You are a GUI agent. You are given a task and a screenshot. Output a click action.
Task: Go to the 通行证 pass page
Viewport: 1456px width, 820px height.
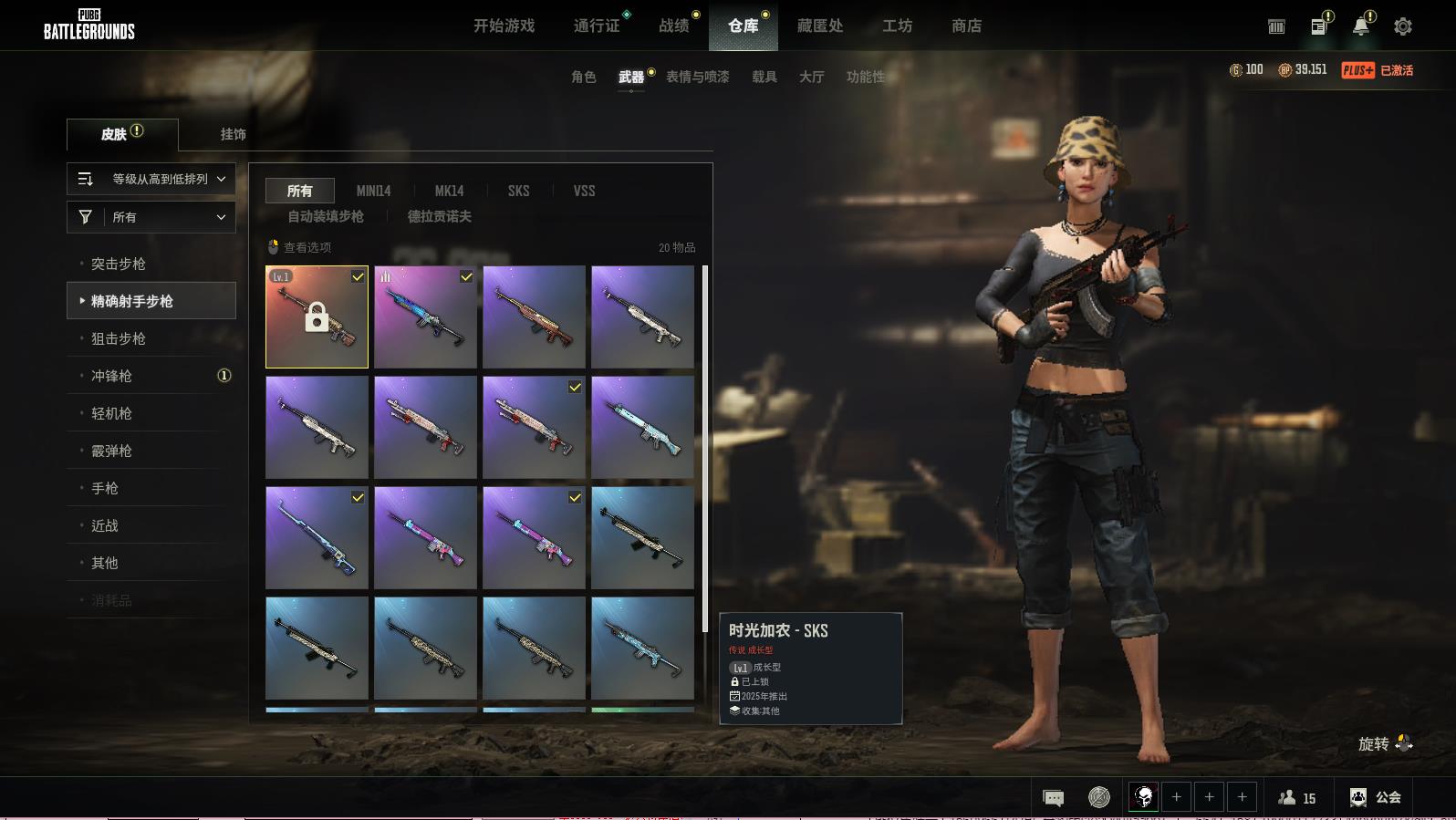(x=597, y=26)
